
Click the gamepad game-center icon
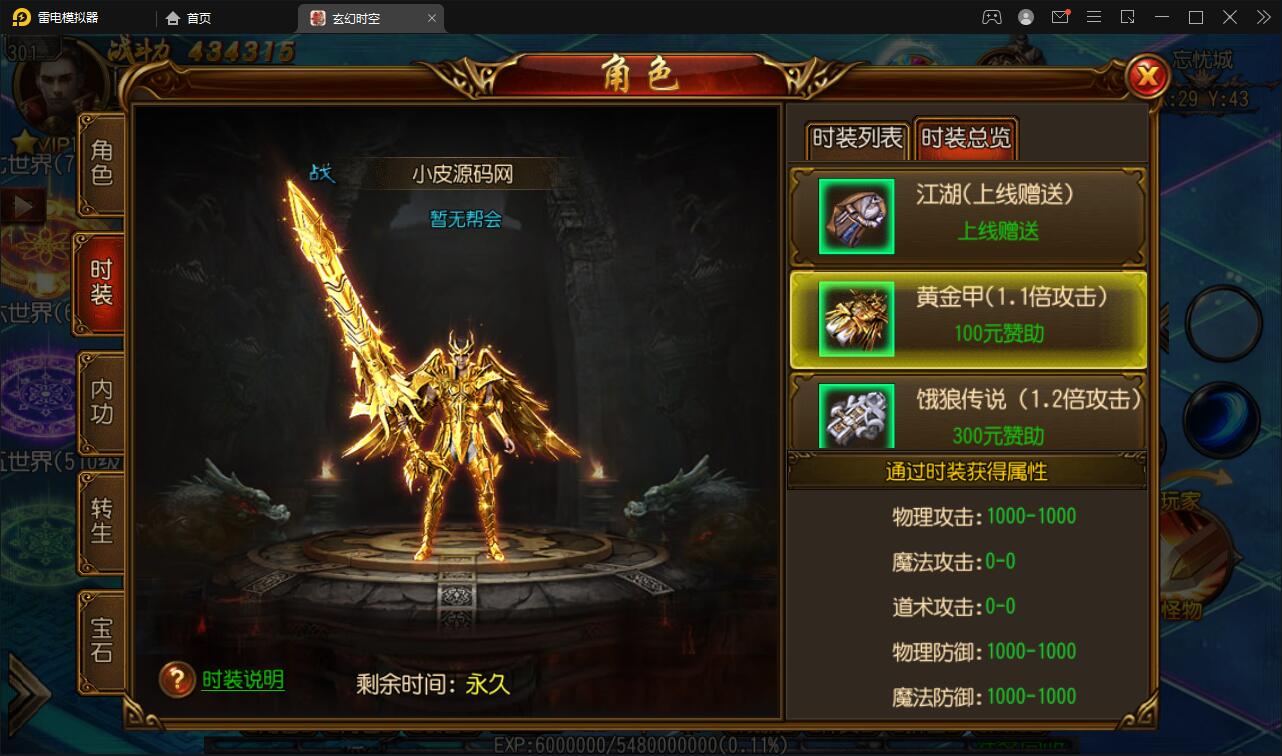tap(991, 17)
